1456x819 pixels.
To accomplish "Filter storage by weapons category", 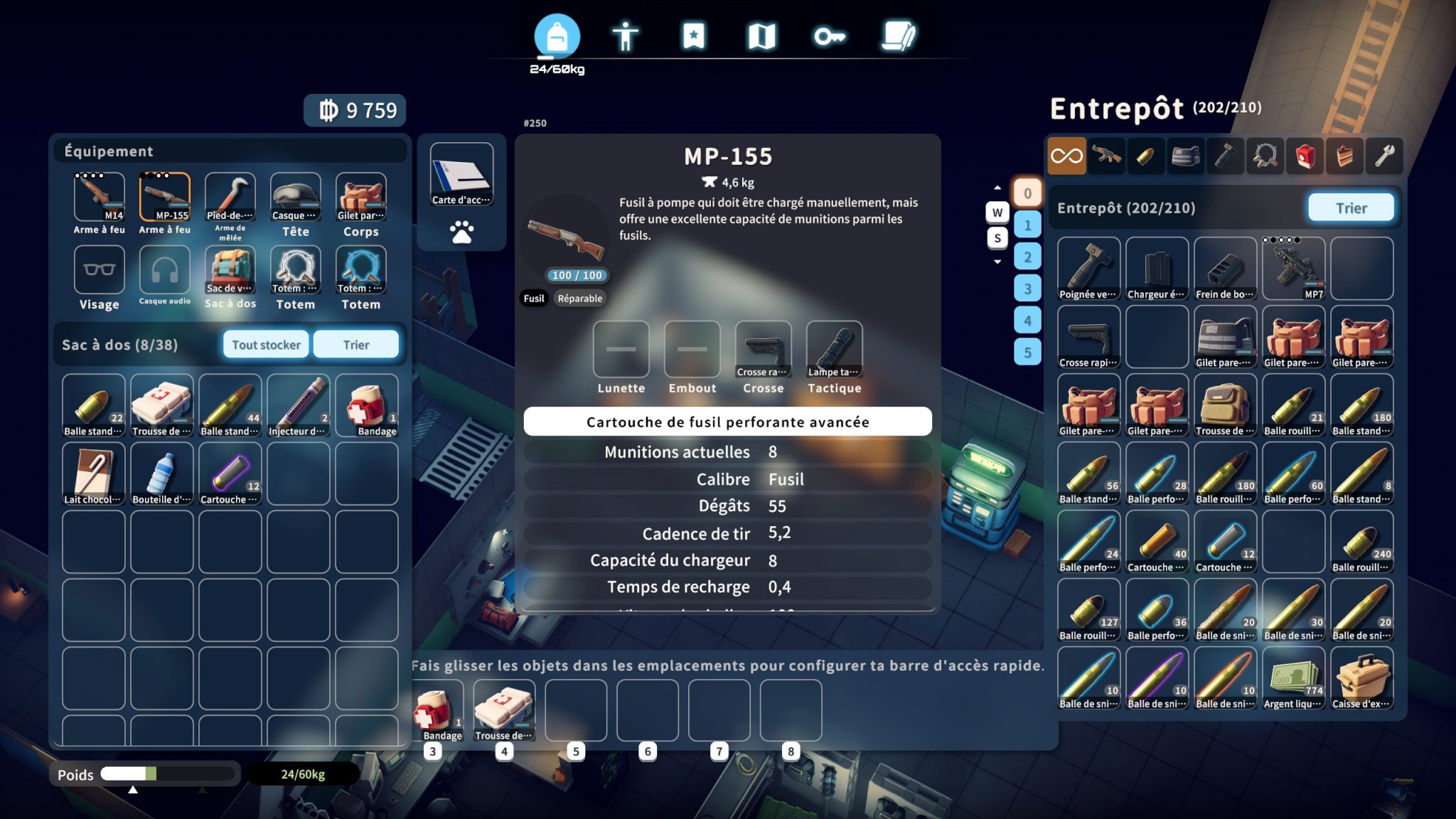I will point(1106,156).
